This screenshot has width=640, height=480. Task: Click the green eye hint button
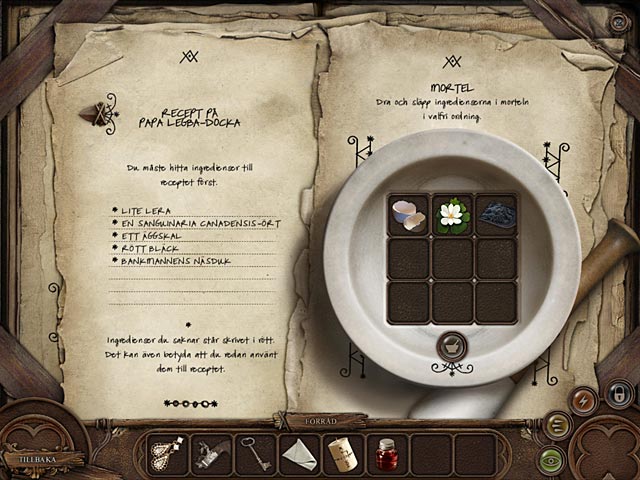pos(550,458)
